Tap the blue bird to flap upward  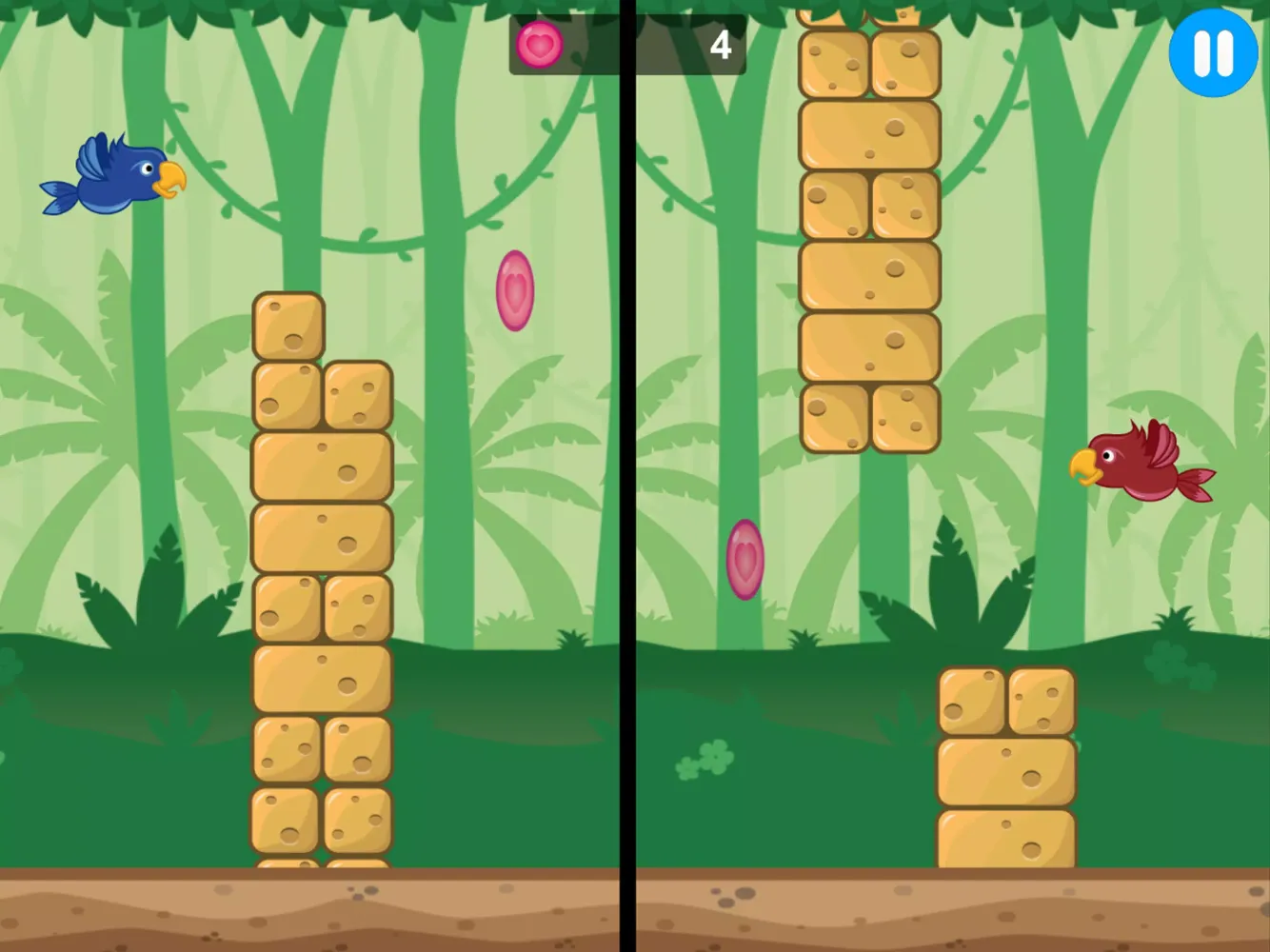click(114, 176)
